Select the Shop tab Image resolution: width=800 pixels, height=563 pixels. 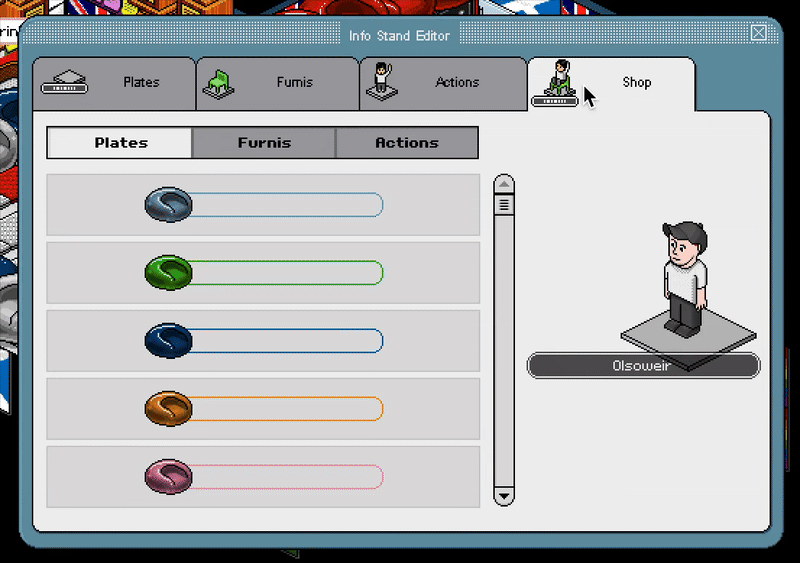(x=610, y=83)
